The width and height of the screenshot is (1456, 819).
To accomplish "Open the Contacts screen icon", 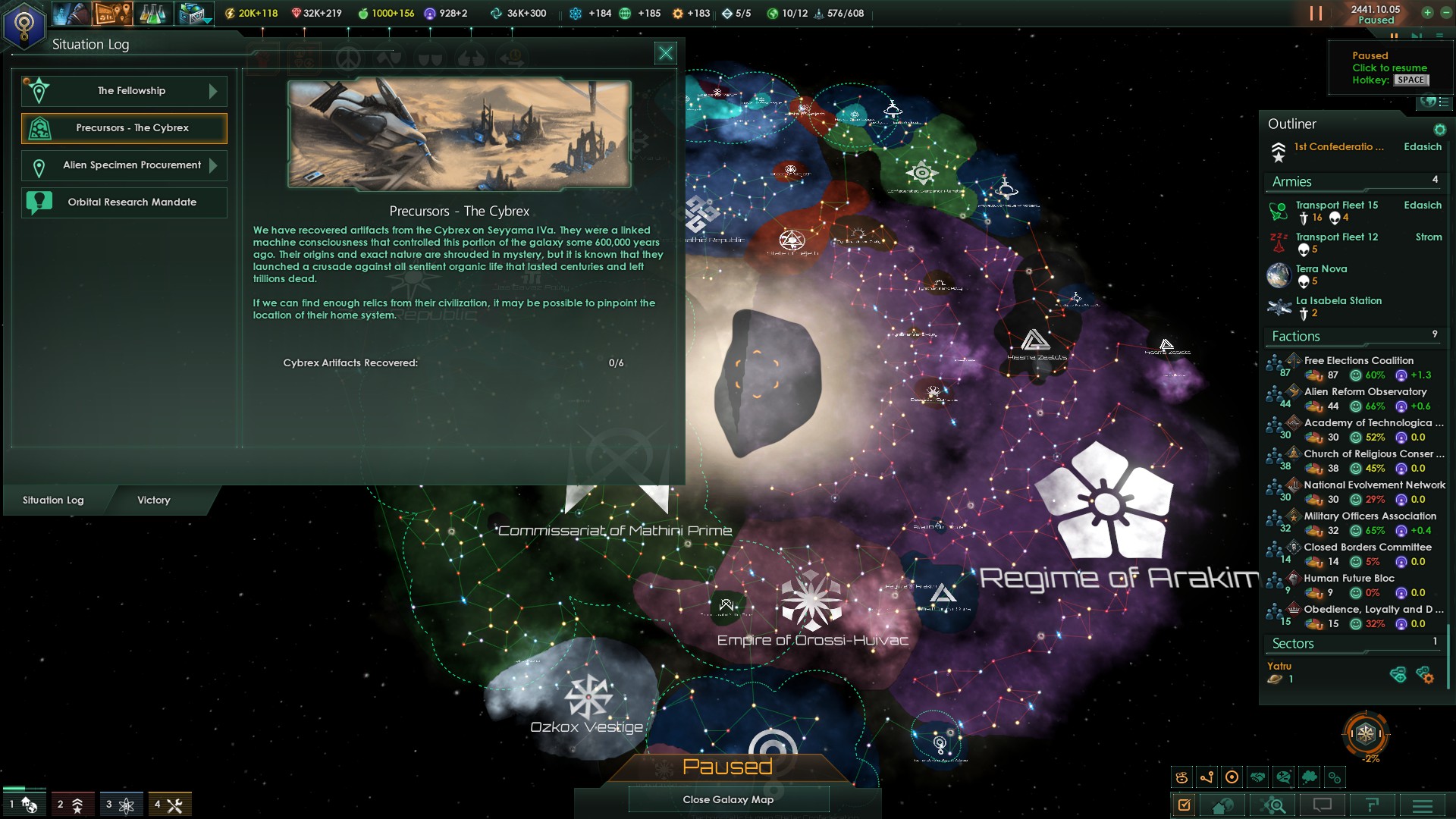I will [x=72, y=13].
